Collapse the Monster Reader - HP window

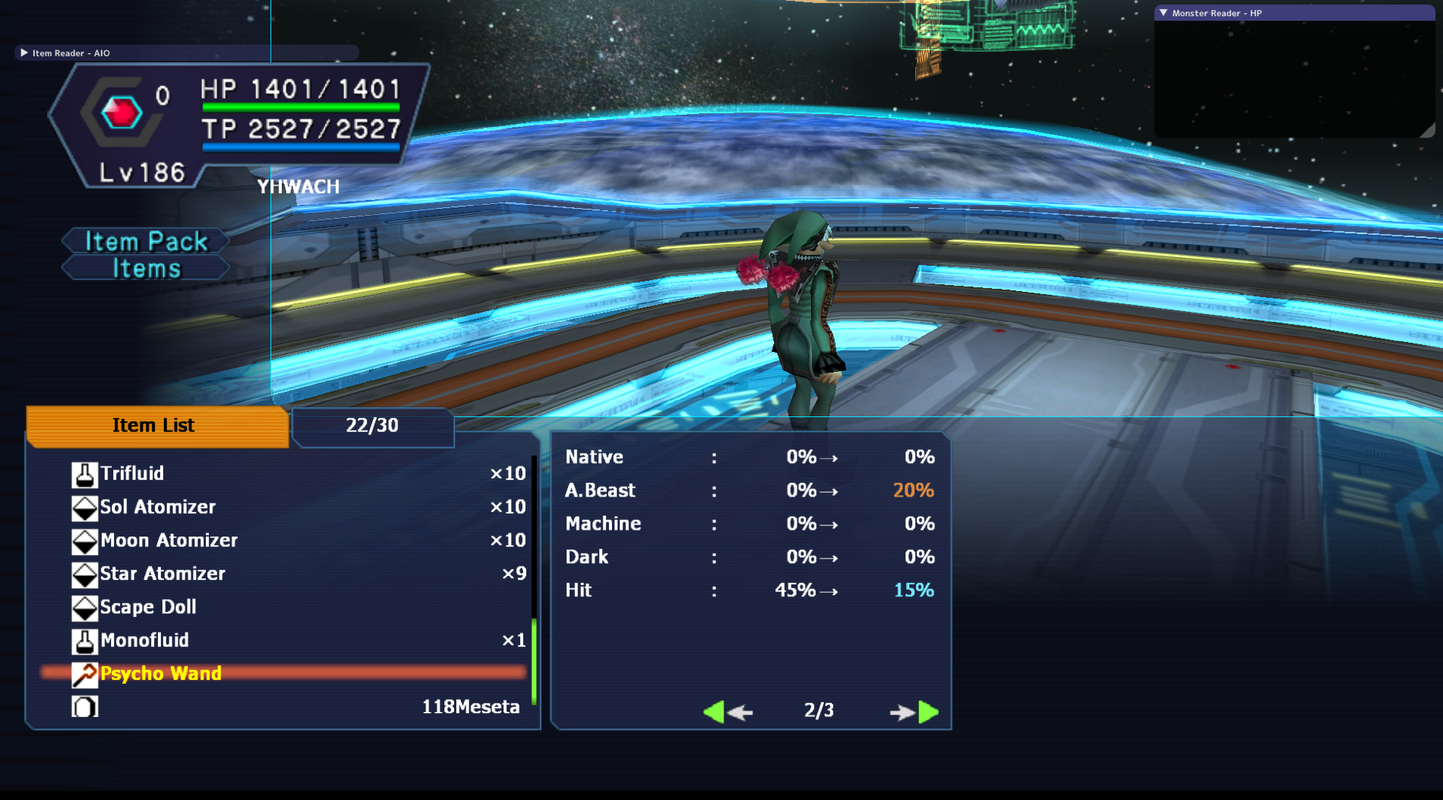click(1163, 13)
